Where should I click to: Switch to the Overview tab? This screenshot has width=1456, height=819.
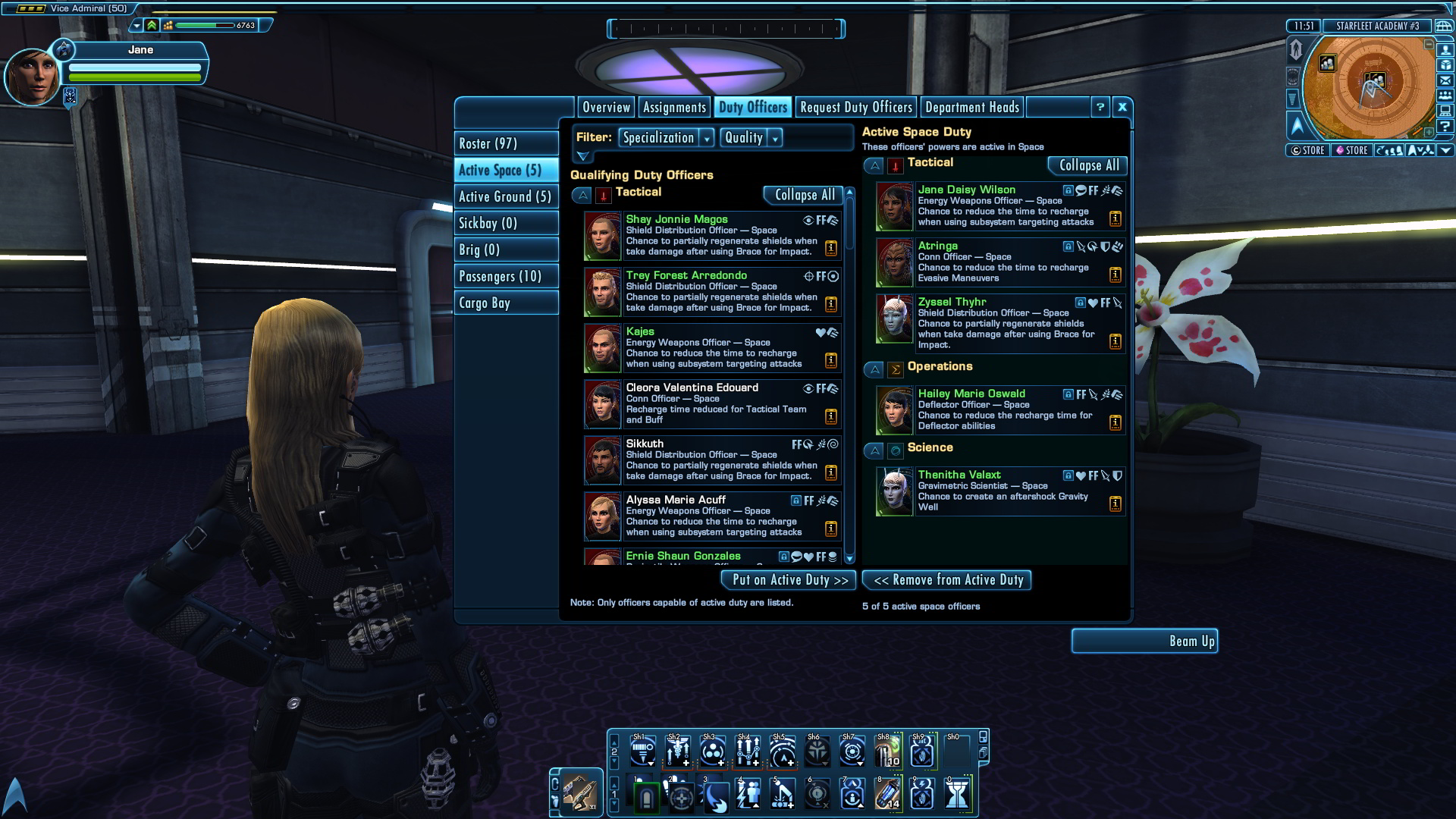point(606,108)
